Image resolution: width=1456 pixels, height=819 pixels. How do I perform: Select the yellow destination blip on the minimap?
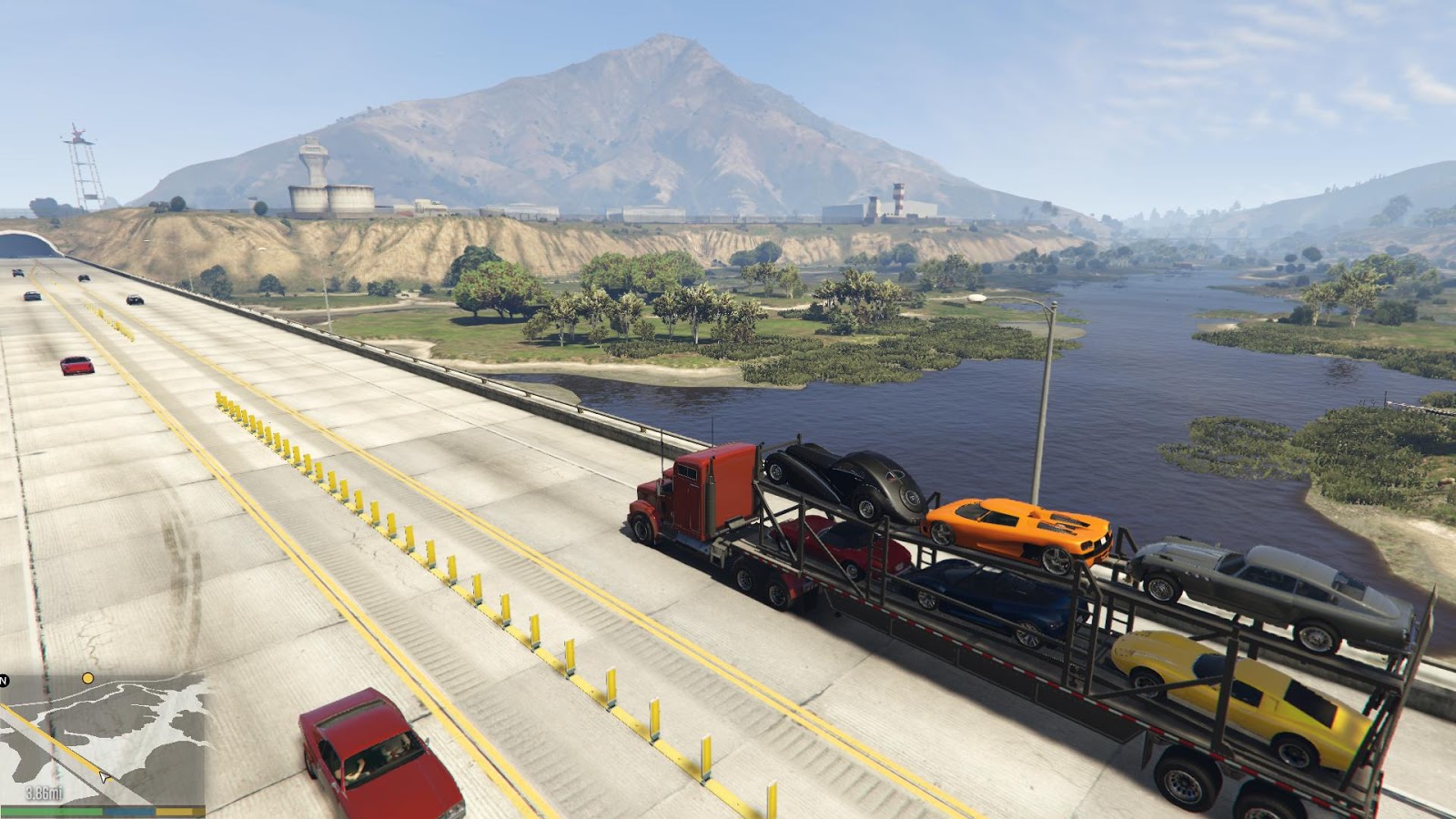87,678
